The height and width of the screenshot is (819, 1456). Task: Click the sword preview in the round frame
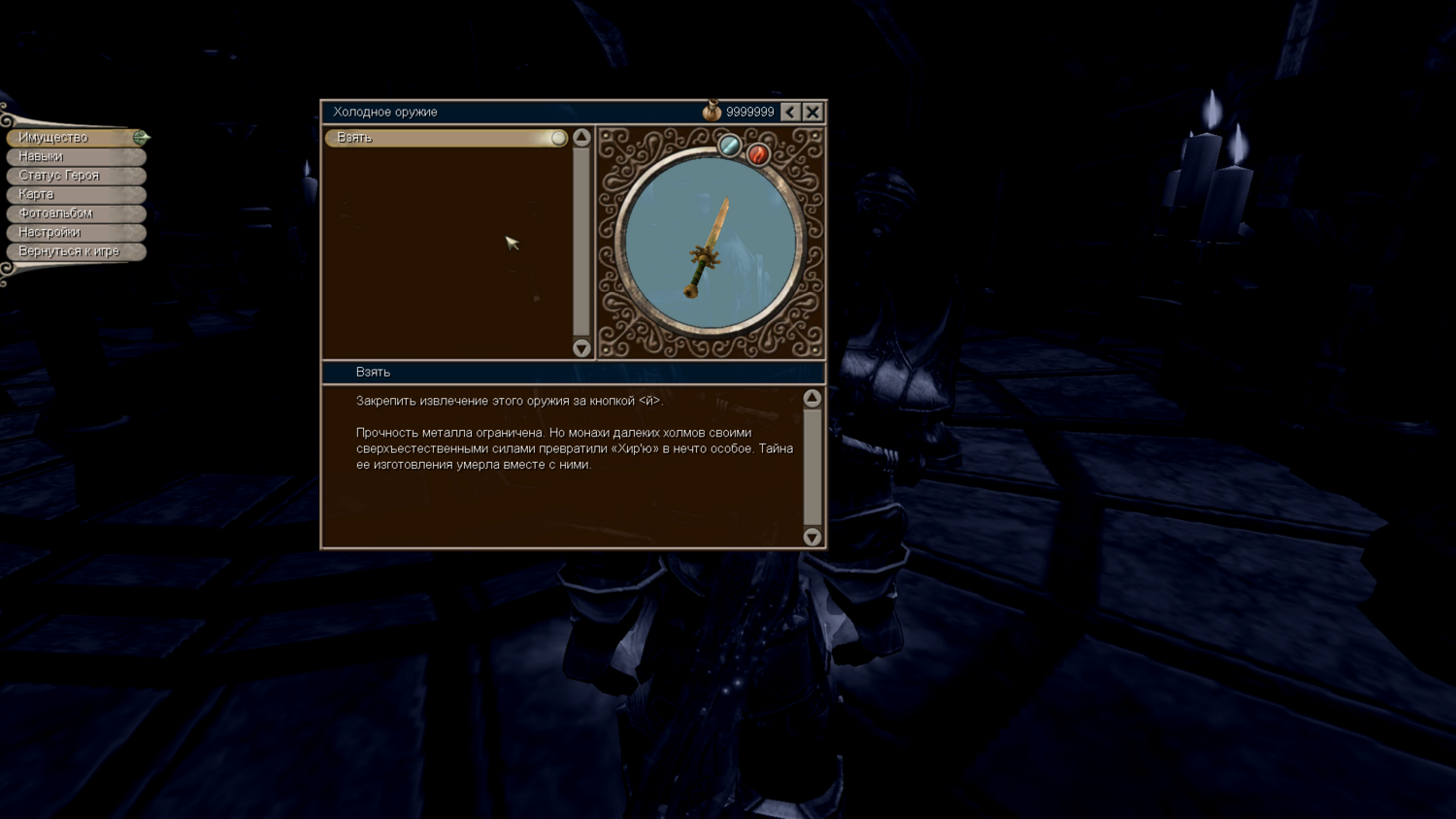click(710, 245)
